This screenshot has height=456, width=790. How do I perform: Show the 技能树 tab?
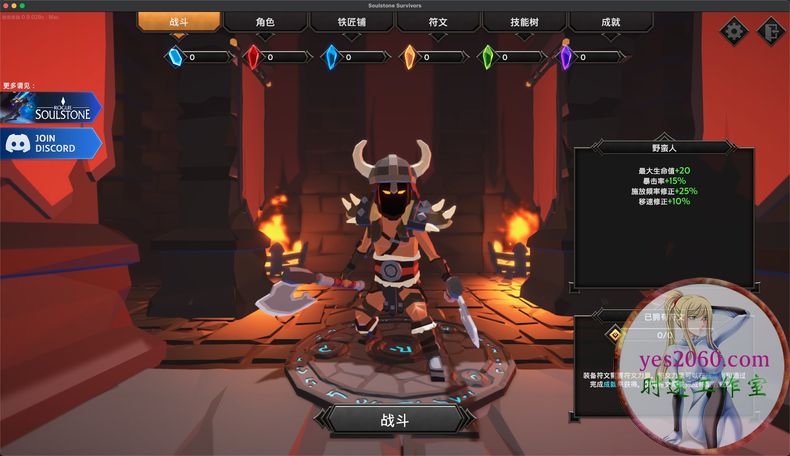524,22
